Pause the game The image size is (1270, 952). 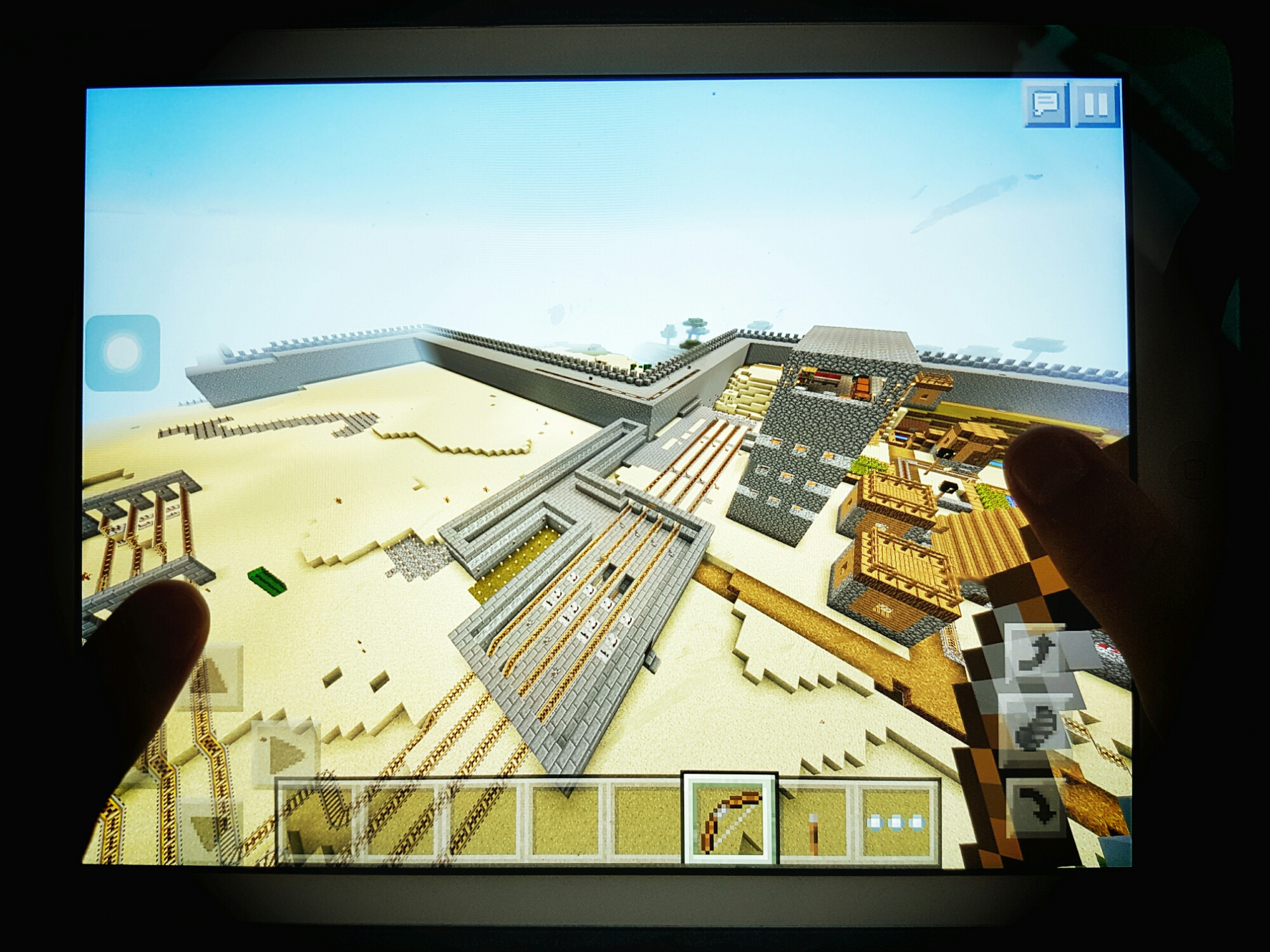point(1095,103)
